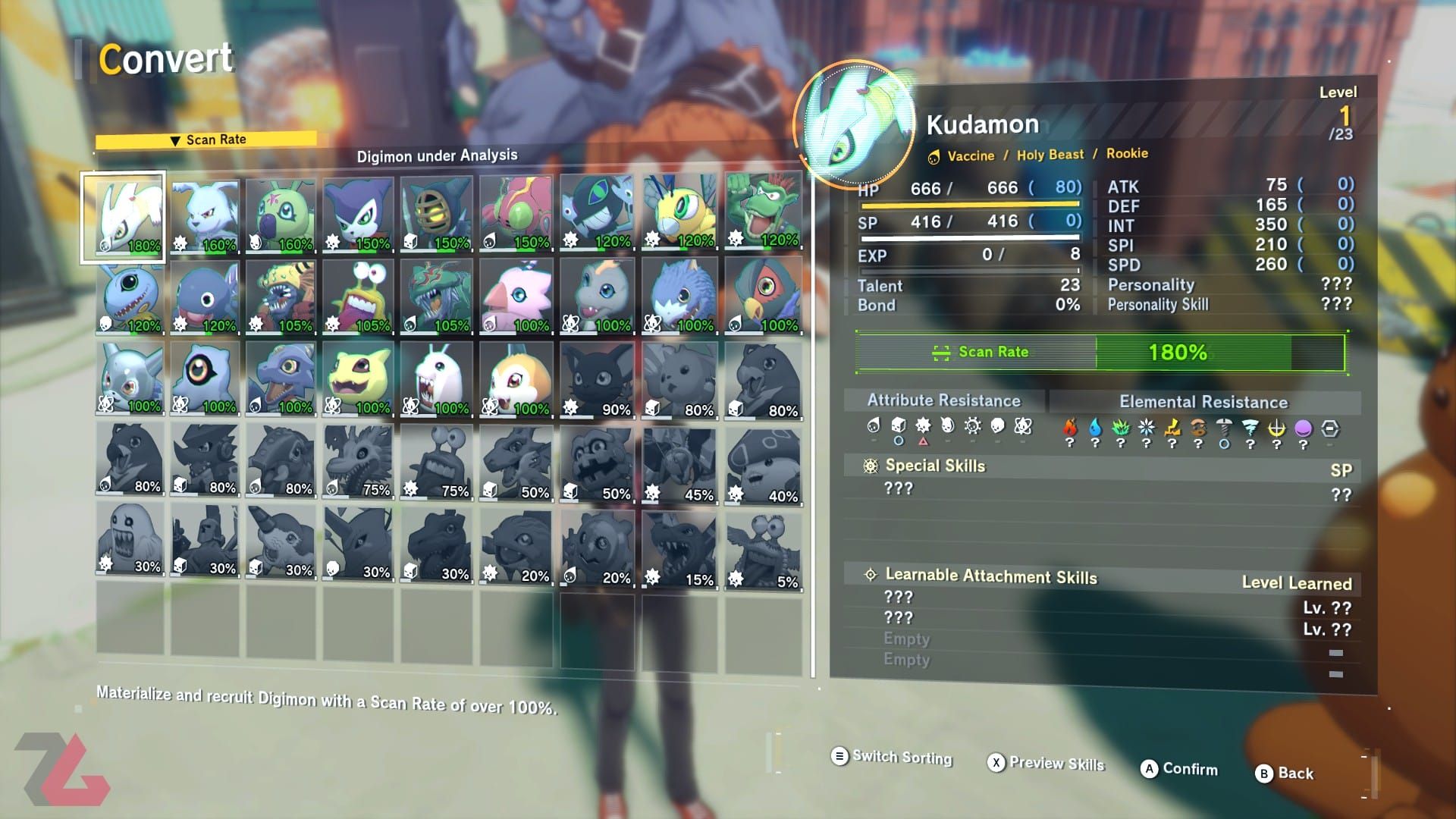Screen dimensions: 1456x819
Task: Click the yellow Scan Rate sort header
Action: (x=206, y=140)
